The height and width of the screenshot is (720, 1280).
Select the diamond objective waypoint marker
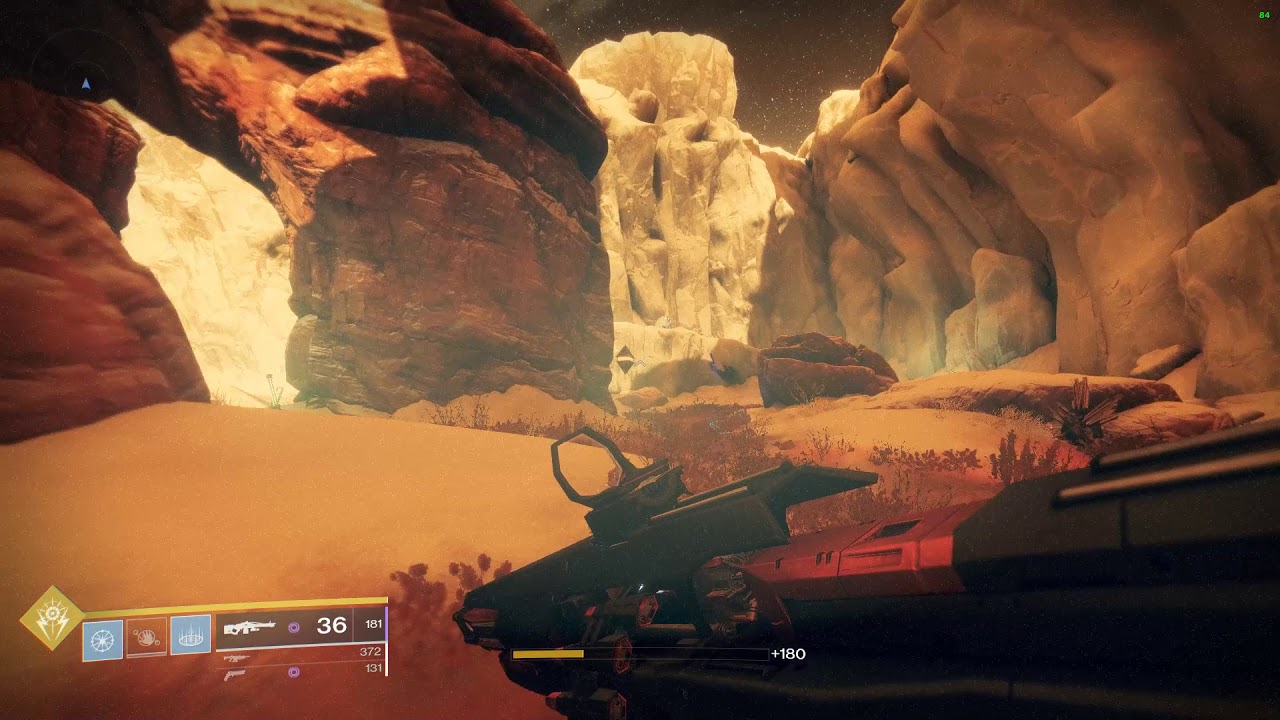coord(625,359)
